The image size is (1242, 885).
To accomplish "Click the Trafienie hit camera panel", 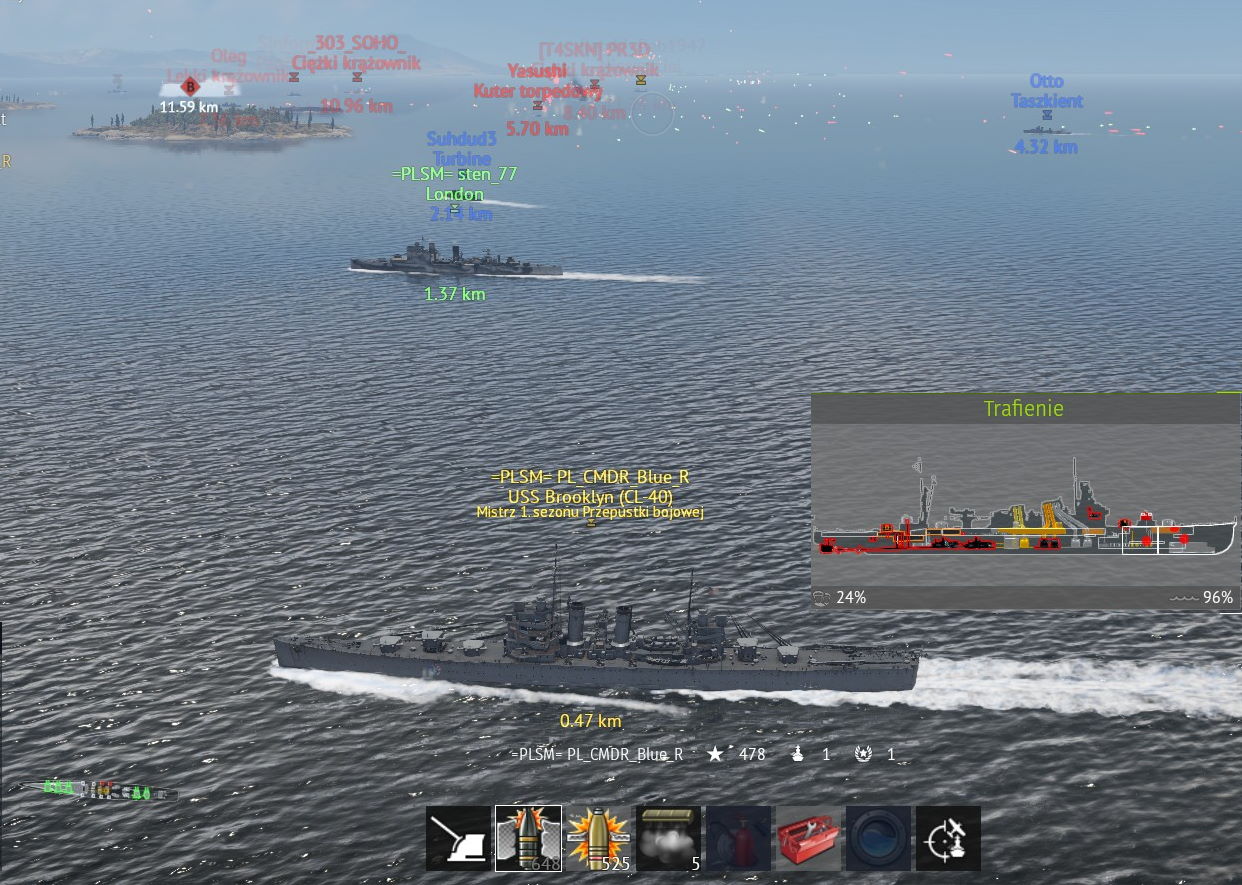I will 1025,501.
